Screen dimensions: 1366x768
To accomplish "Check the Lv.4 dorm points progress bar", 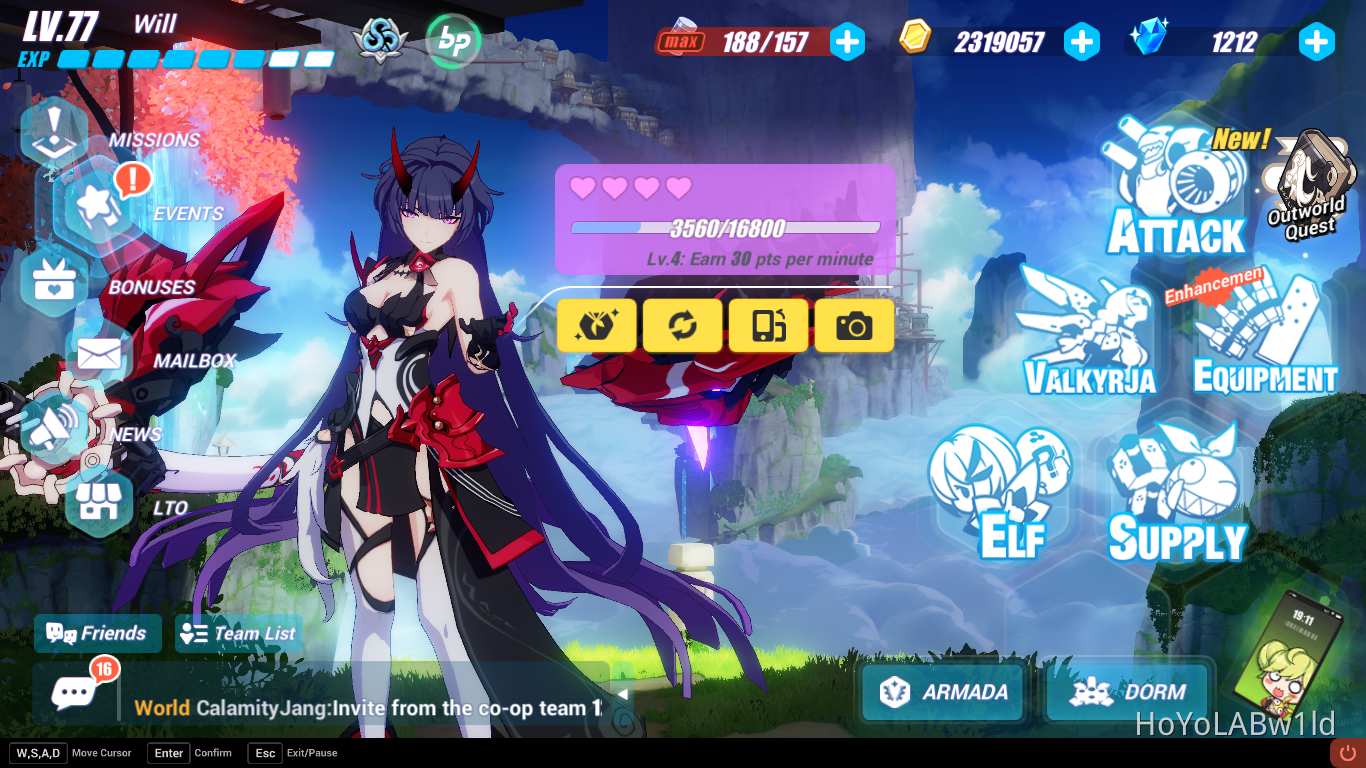I will click(x=720, y=228).
